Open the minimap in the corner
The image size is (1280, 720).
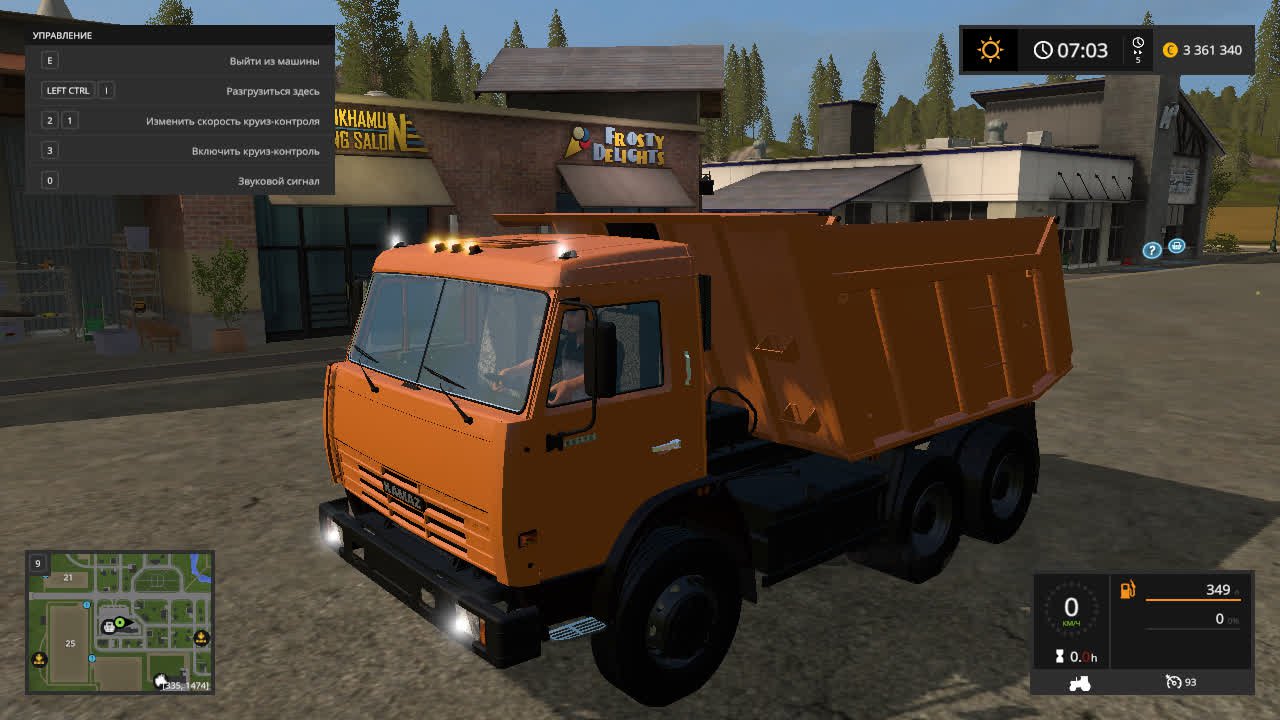119,622
